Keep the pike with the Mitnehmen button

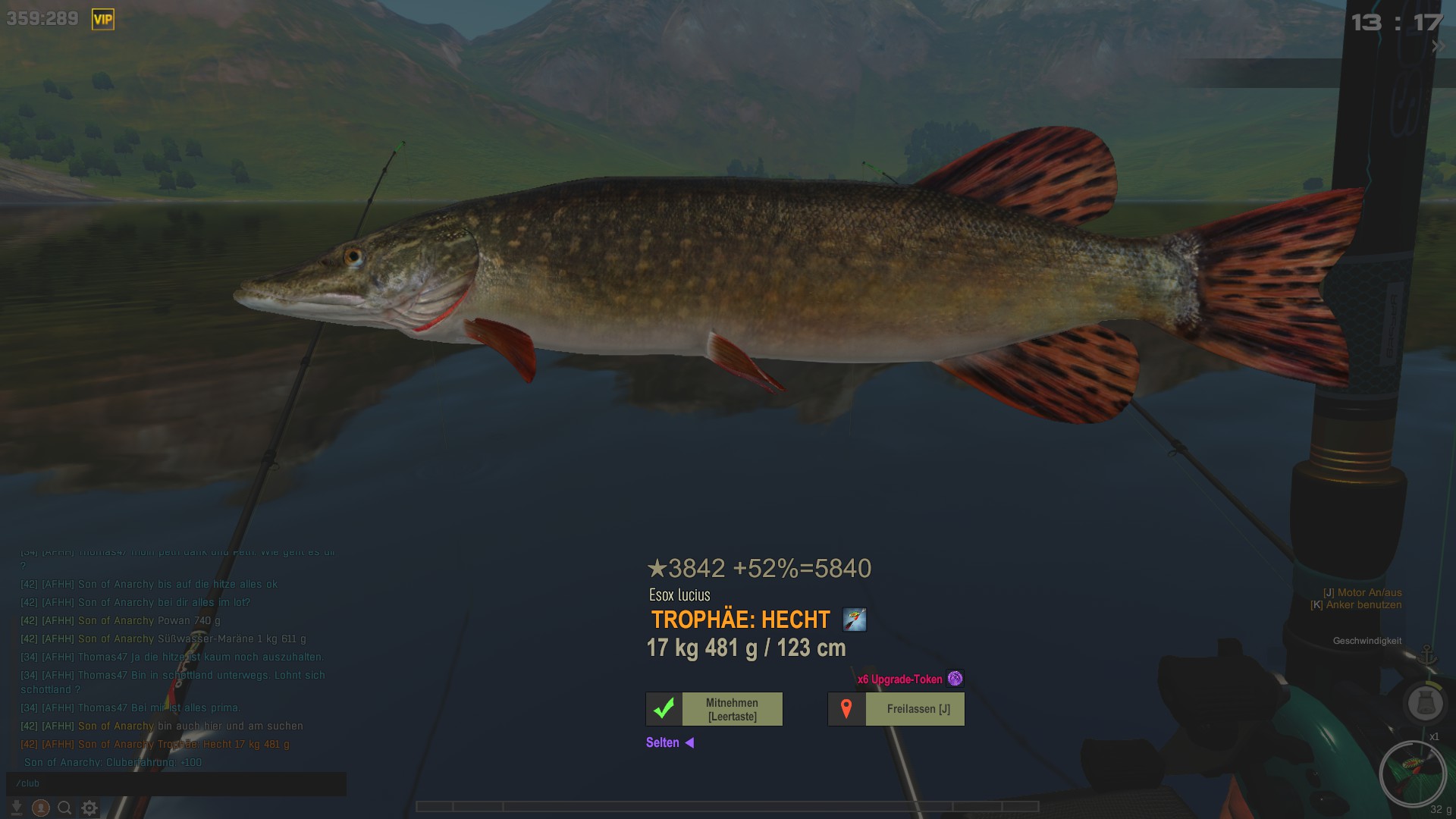[714, 709]
